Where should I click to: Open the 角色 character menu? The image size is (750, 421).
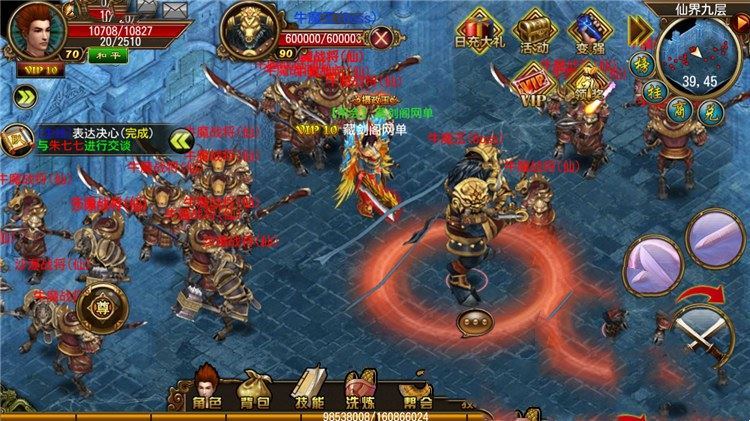click(x=206, y=390)
